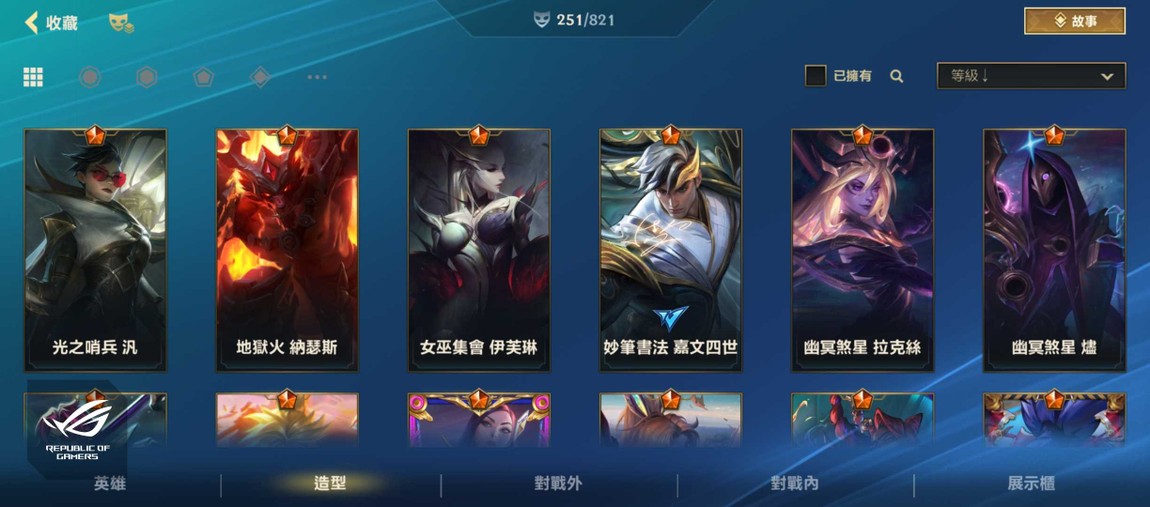Choose the 幽冥煞星 拉克絲 skin card
Image resolution: width=1150 pixels, height=507 pixels.
pyautogui.click(x=862, y=250)
